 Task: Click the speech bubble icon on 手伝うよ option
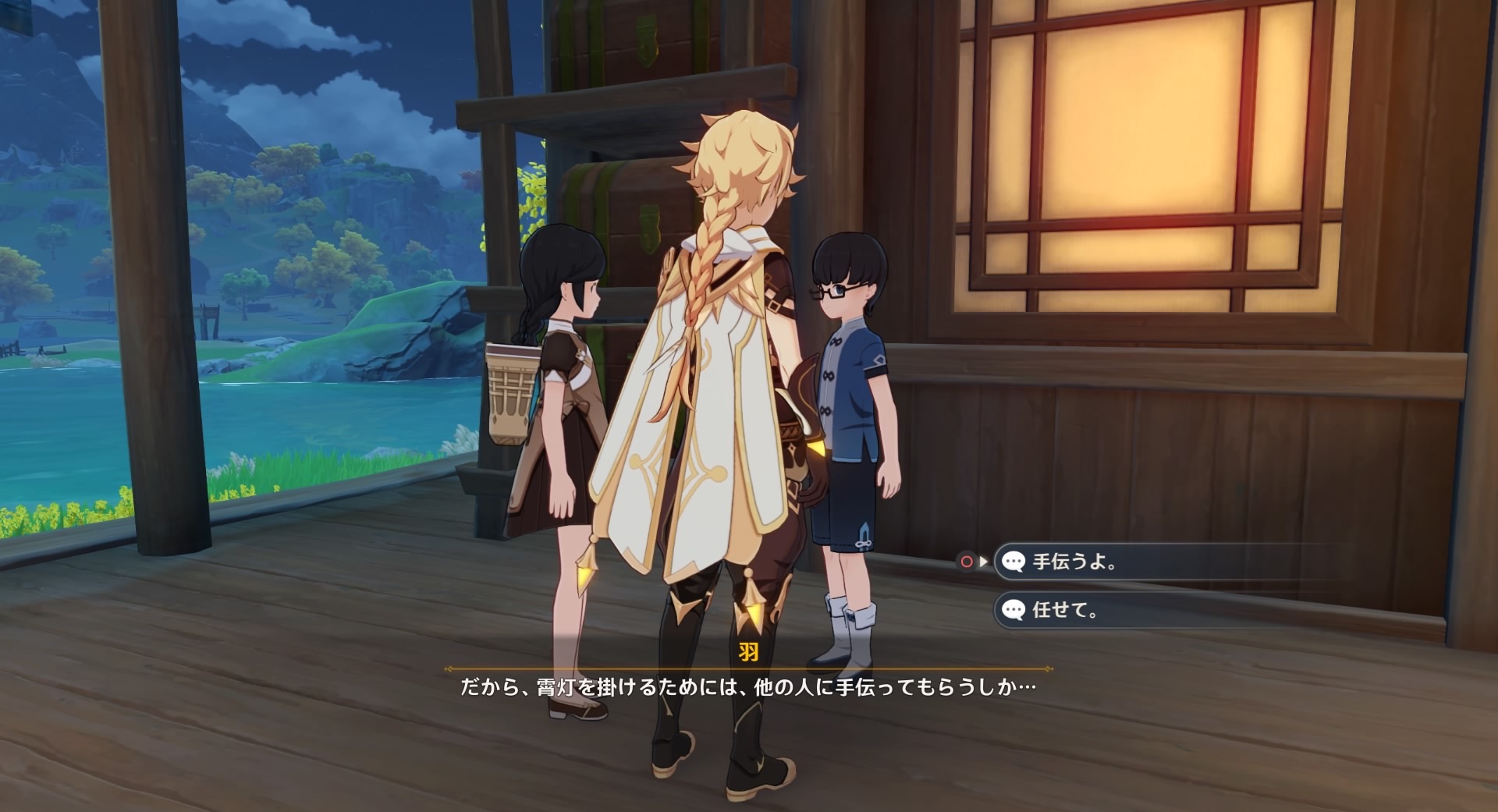1013,562
